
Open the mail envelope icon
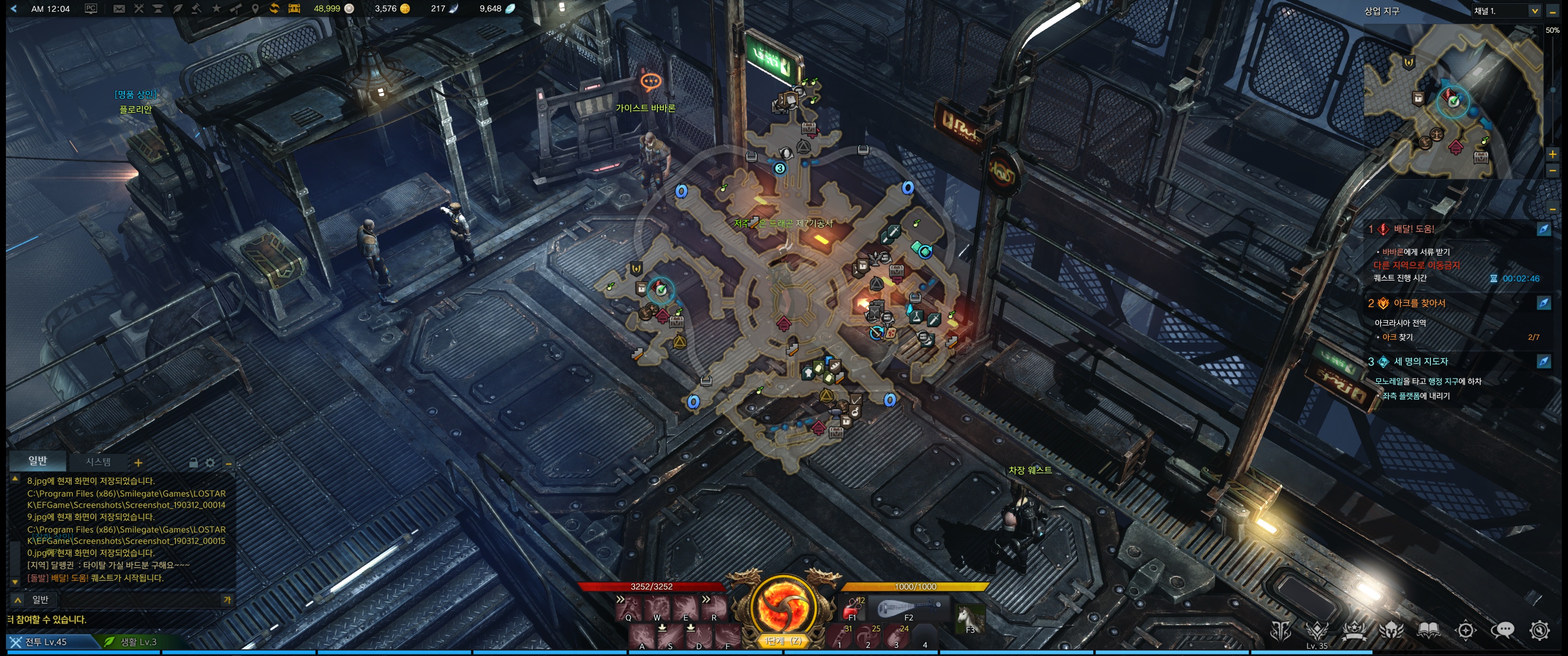(119, 9)
